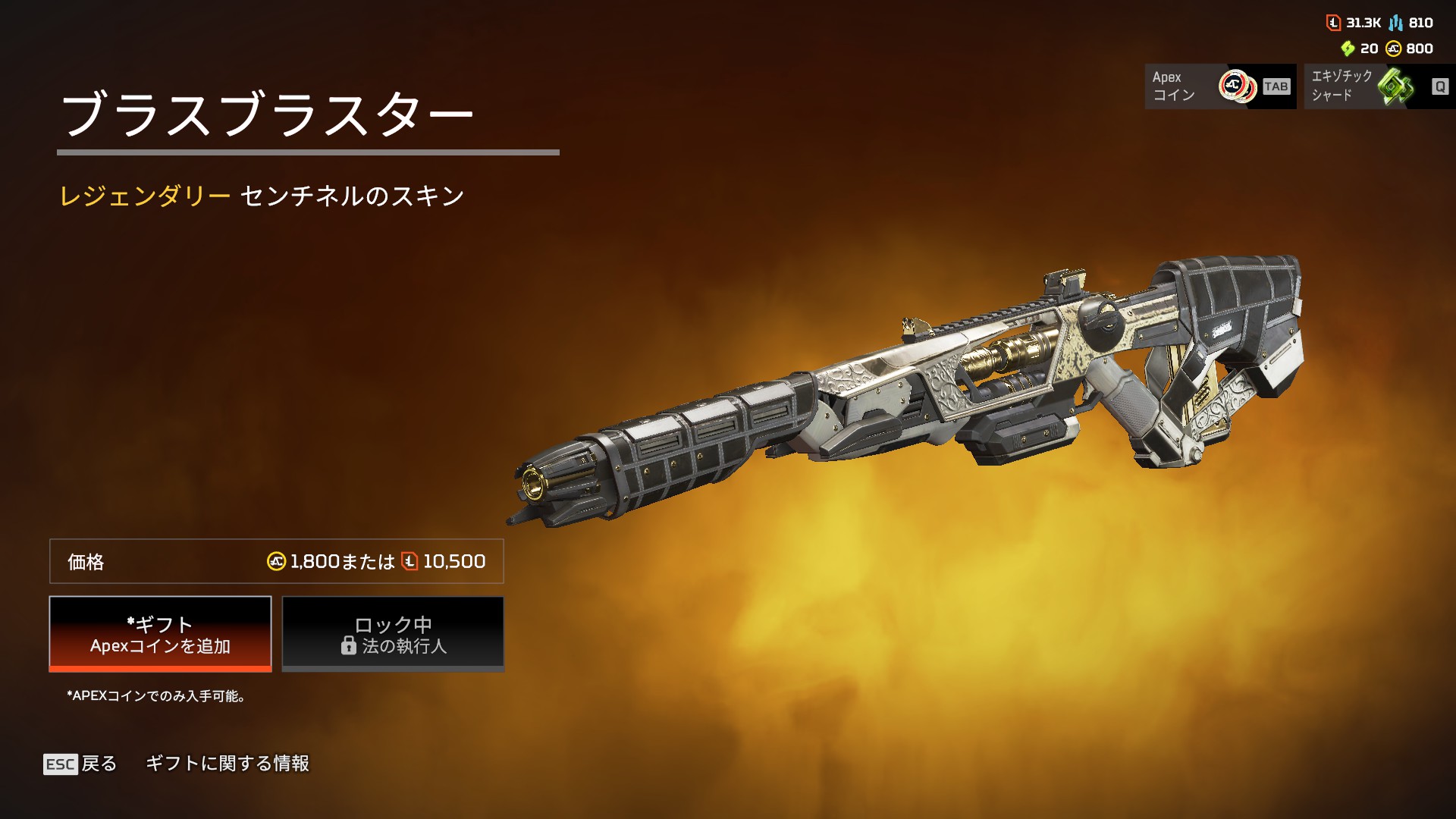Open the Apexコイン purchase button
The image size is (1456, 819).
pos(1219,86)
